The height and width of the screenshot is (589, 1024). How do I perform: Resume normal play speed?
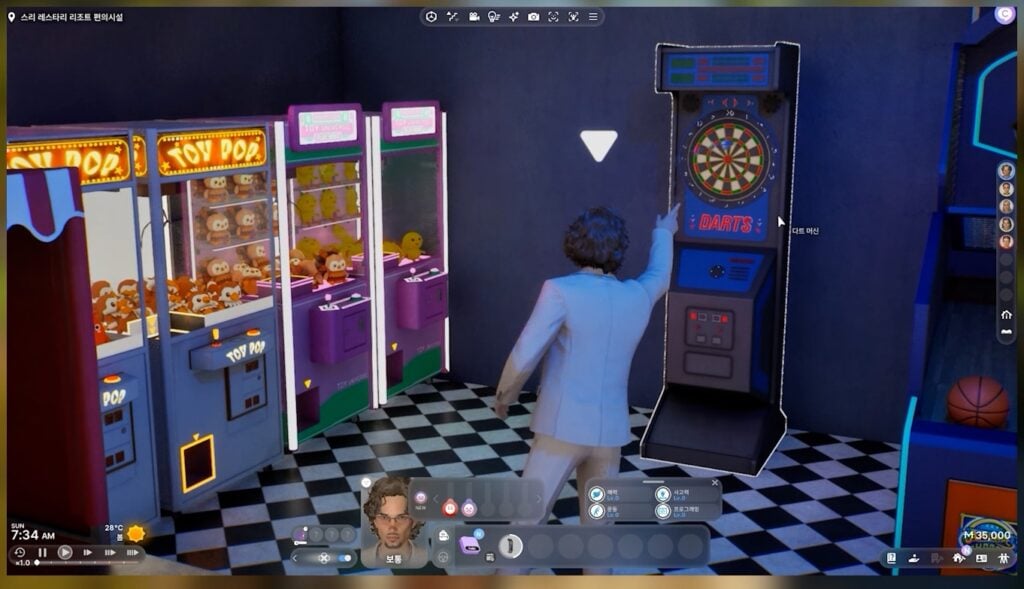tap(65, 552)
